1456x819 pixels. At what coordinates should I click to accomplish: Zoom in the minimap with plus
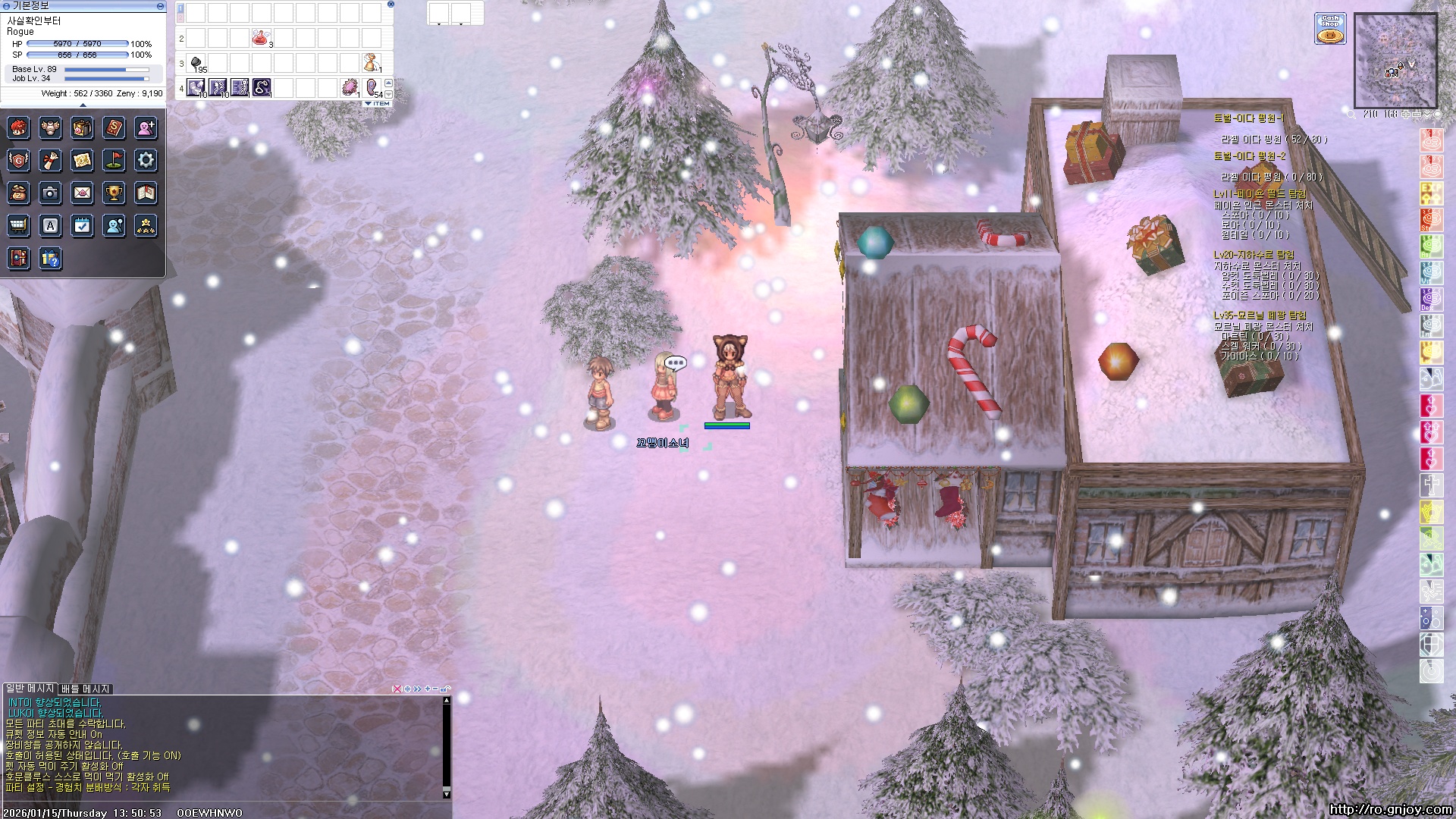(1406, 115)
